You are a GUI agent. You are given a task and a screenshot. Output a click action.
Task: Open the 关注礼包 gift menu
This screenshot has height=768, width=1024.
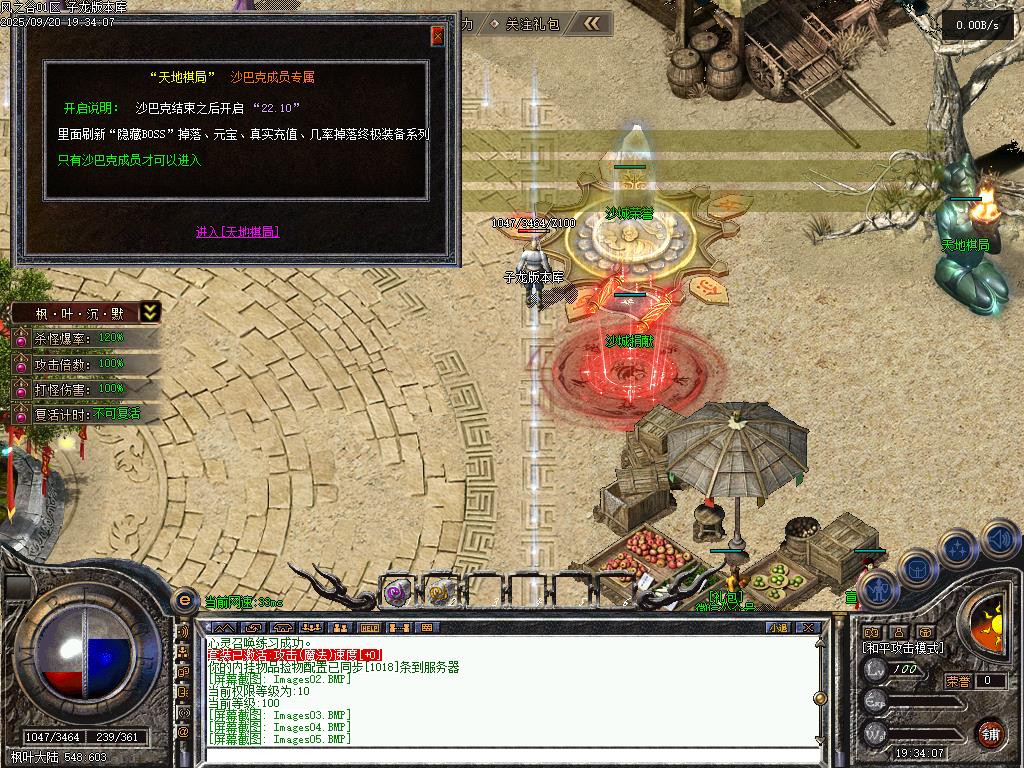click(x=533, y=23)
